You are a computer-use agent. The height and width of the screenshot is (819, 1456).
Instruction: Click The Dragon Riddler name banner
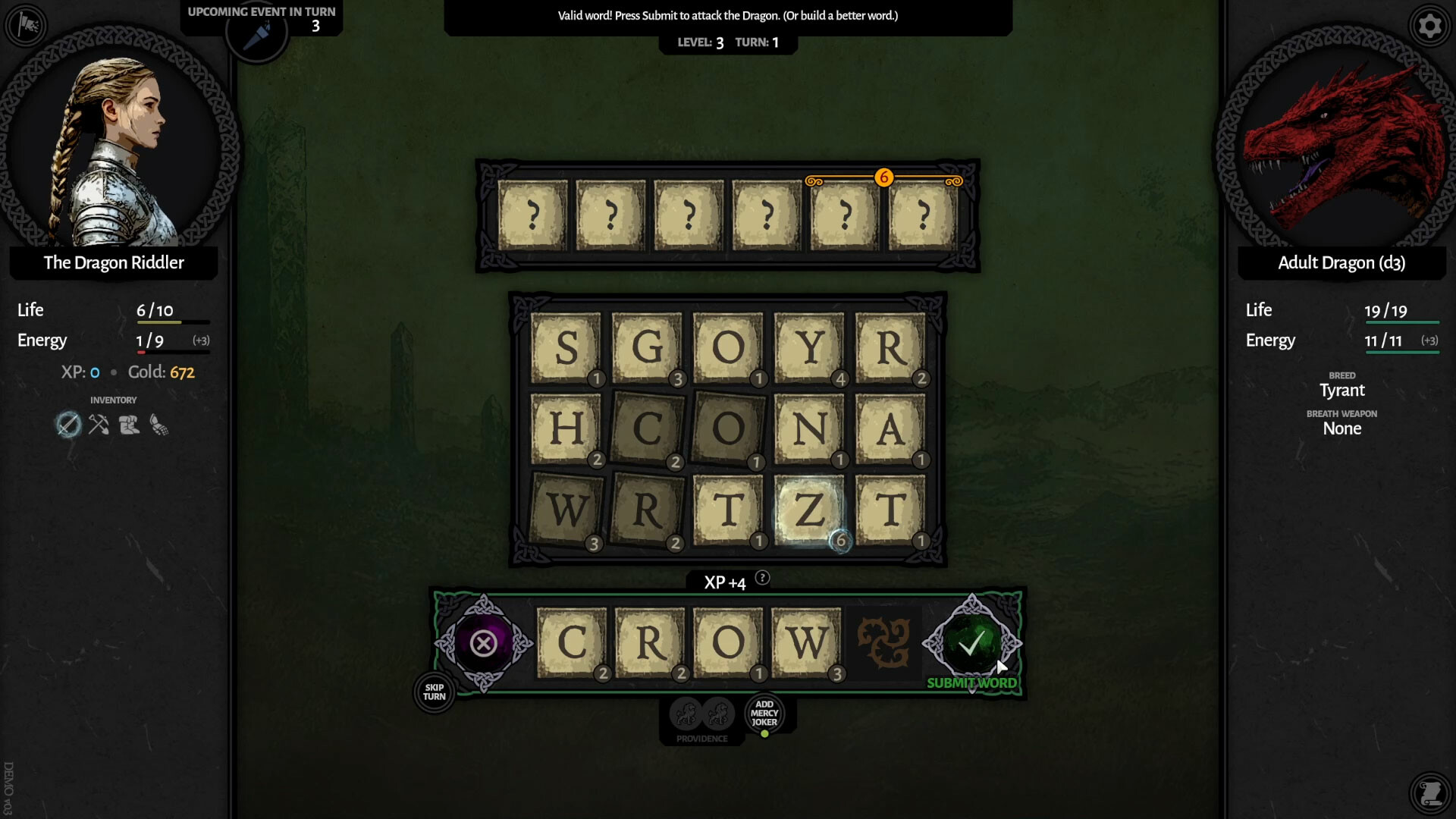click(x=113, y=263)
